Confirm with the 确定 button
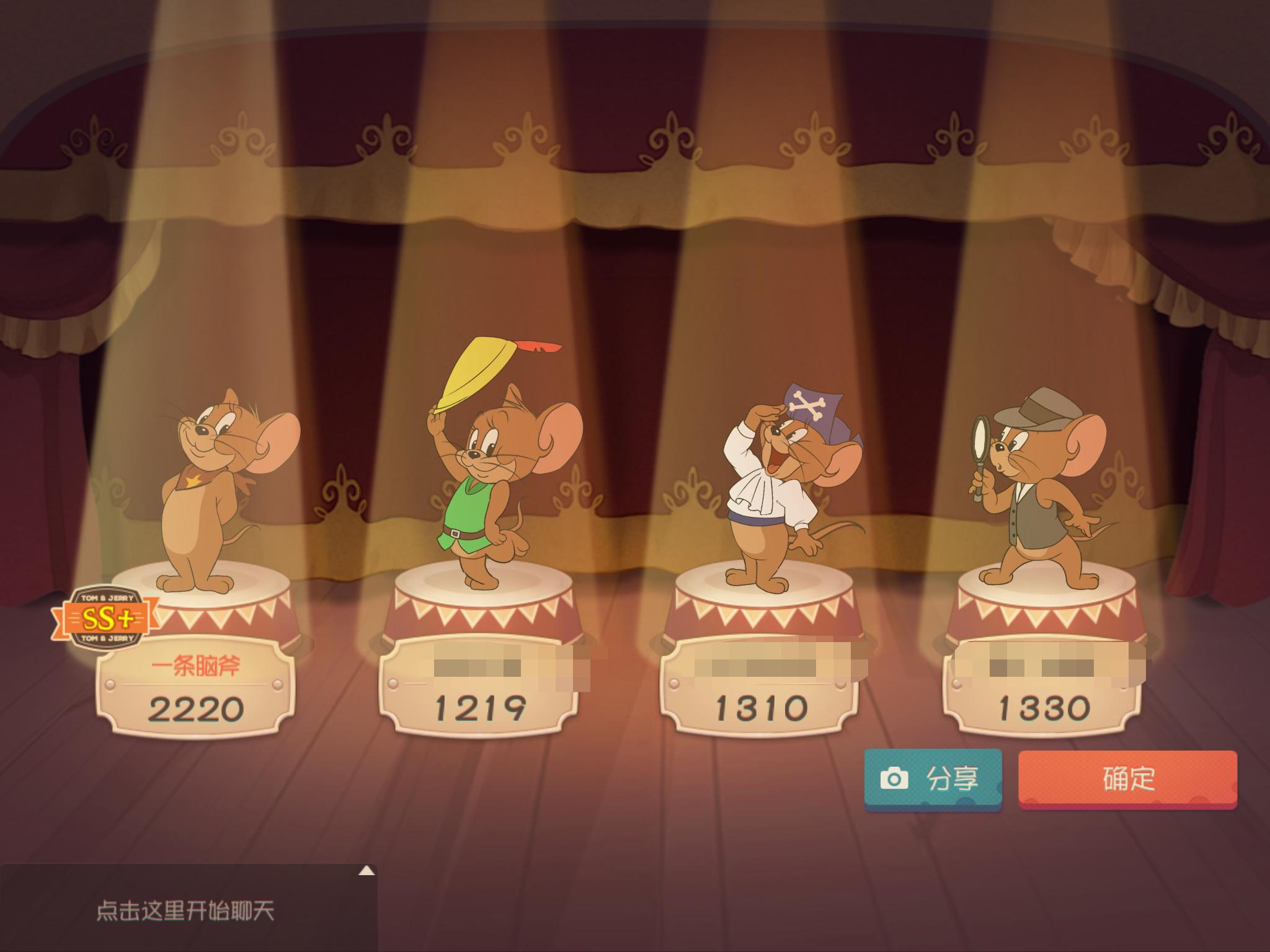Screen dimensions: 1270x952 pyautogui.click(x=1127, y=779)
